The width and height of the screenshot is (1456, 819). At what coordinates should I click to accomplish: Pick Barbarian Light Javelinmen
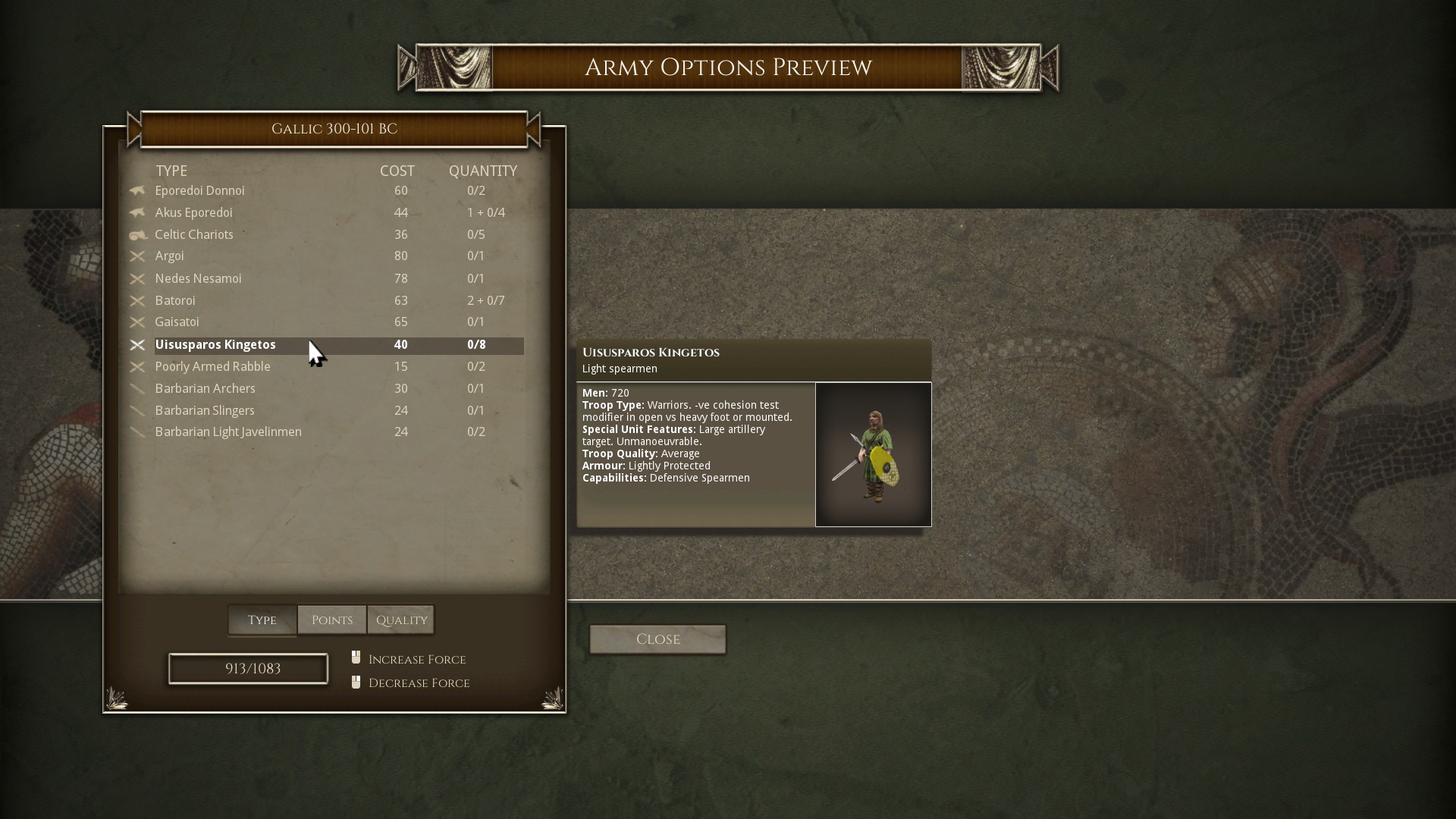(228, 432)
